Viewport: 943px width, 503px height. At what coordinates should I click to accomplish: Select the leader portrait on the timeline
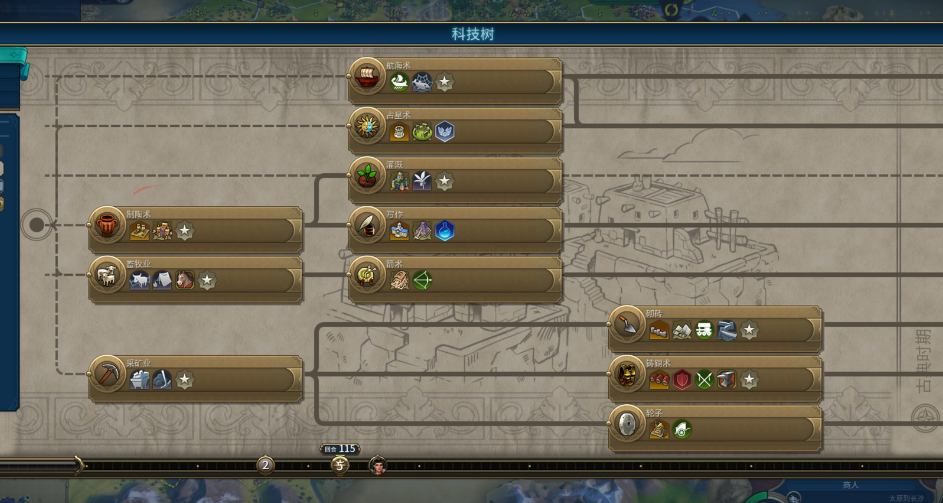pos(378,465)
